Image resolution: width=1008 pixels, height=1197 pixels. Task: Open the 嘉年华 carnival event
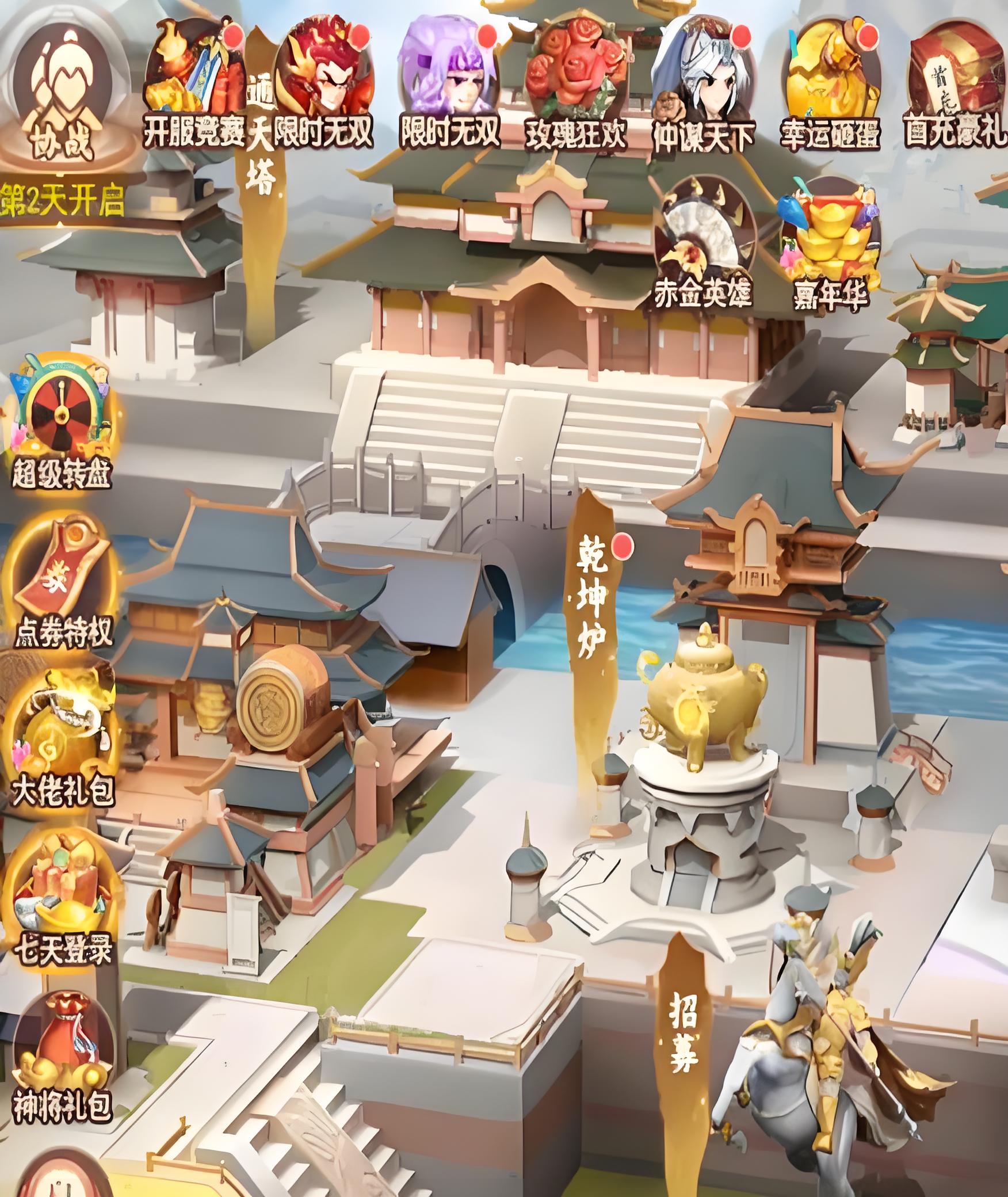pos(828,242)
